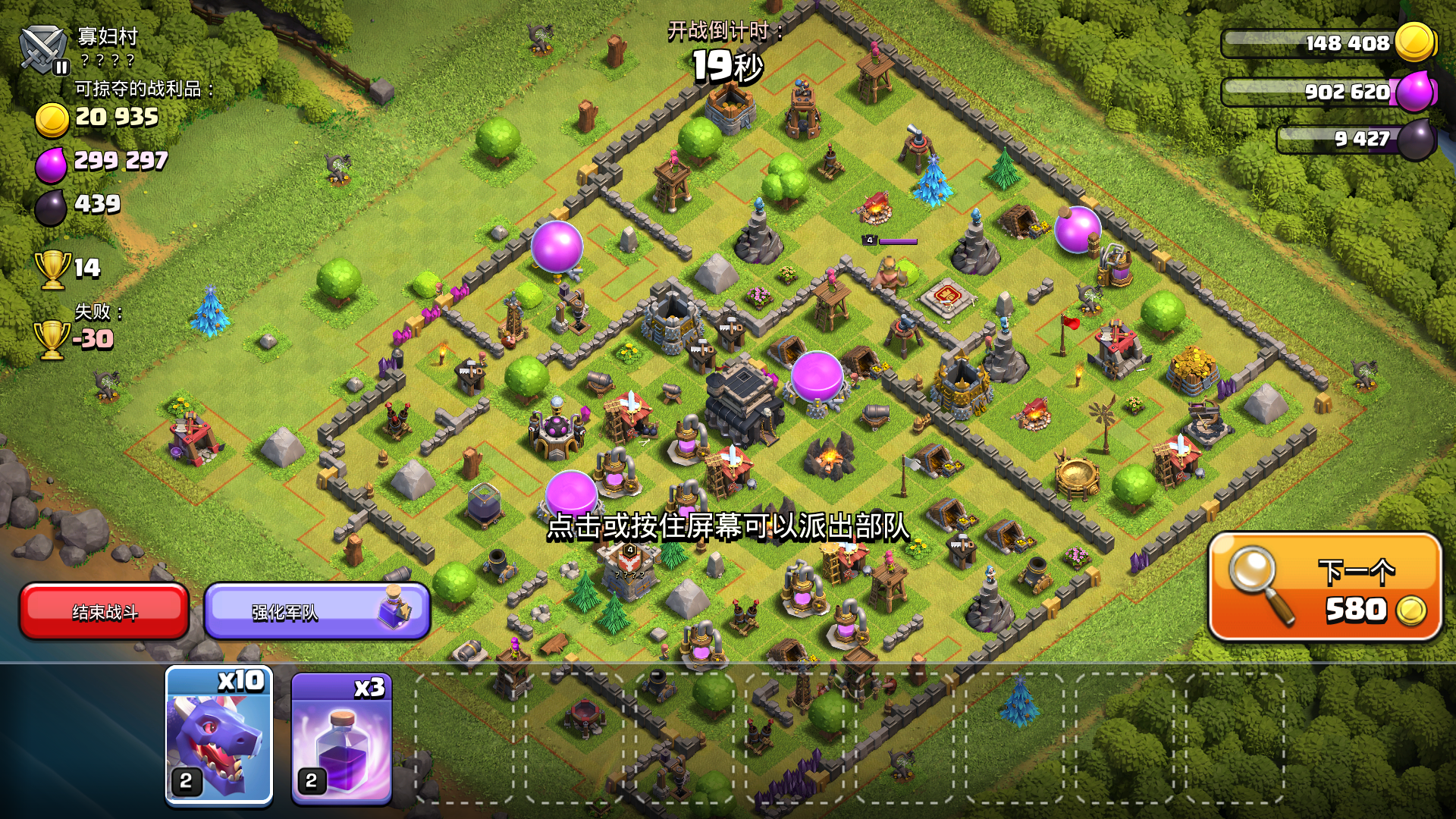
Task: Tap the red 结束战斗 end battle button
Action: (x=105, y=610)
